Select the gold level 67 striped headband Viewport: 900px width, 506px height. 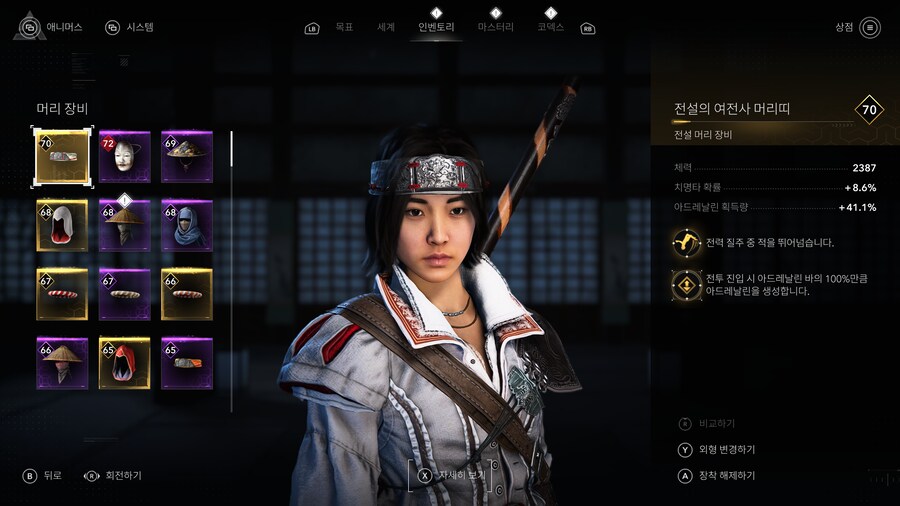63,294
